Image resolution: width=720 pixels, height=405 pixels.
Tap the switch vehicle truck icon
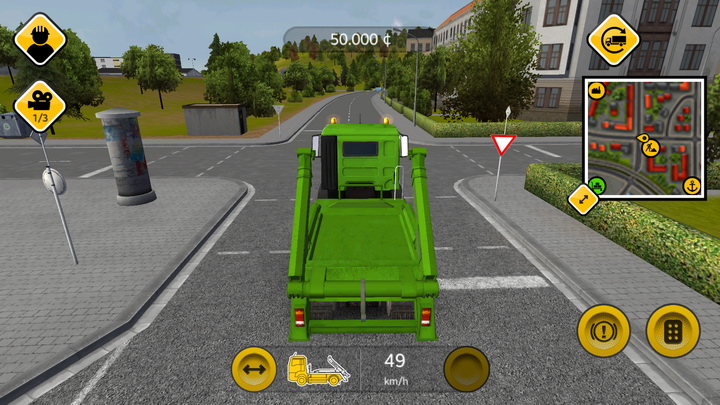pos(613,40)
